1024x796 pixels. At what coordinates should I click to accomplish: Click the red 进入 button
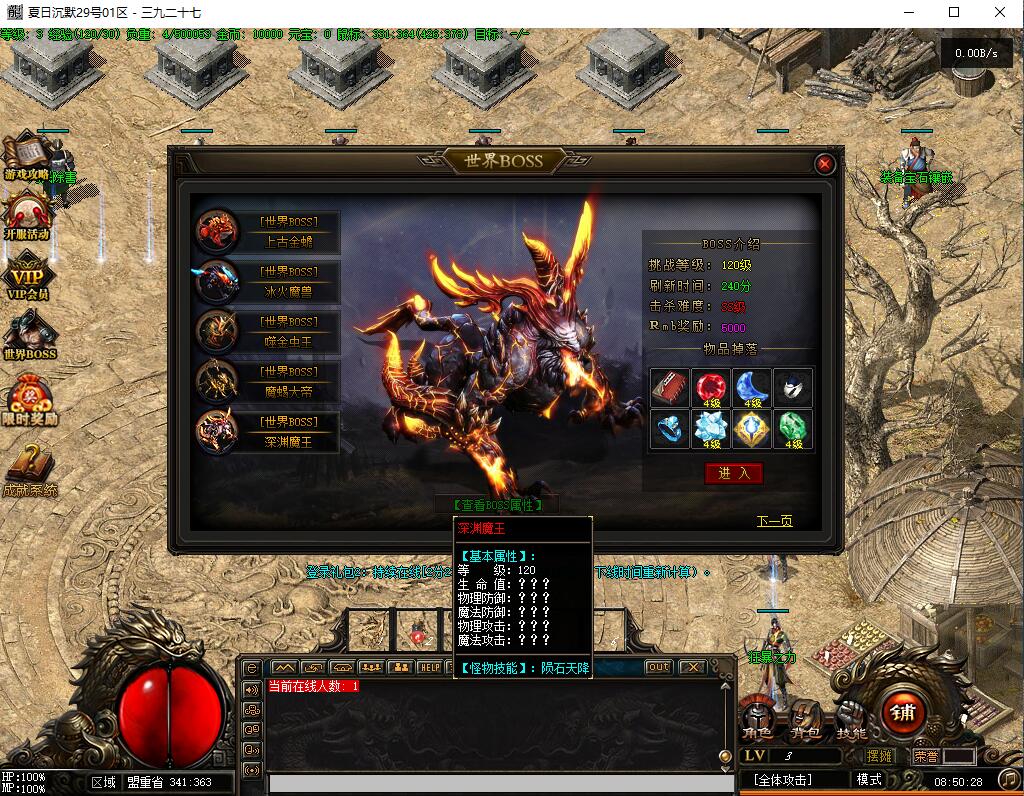[x=733, y=473]
